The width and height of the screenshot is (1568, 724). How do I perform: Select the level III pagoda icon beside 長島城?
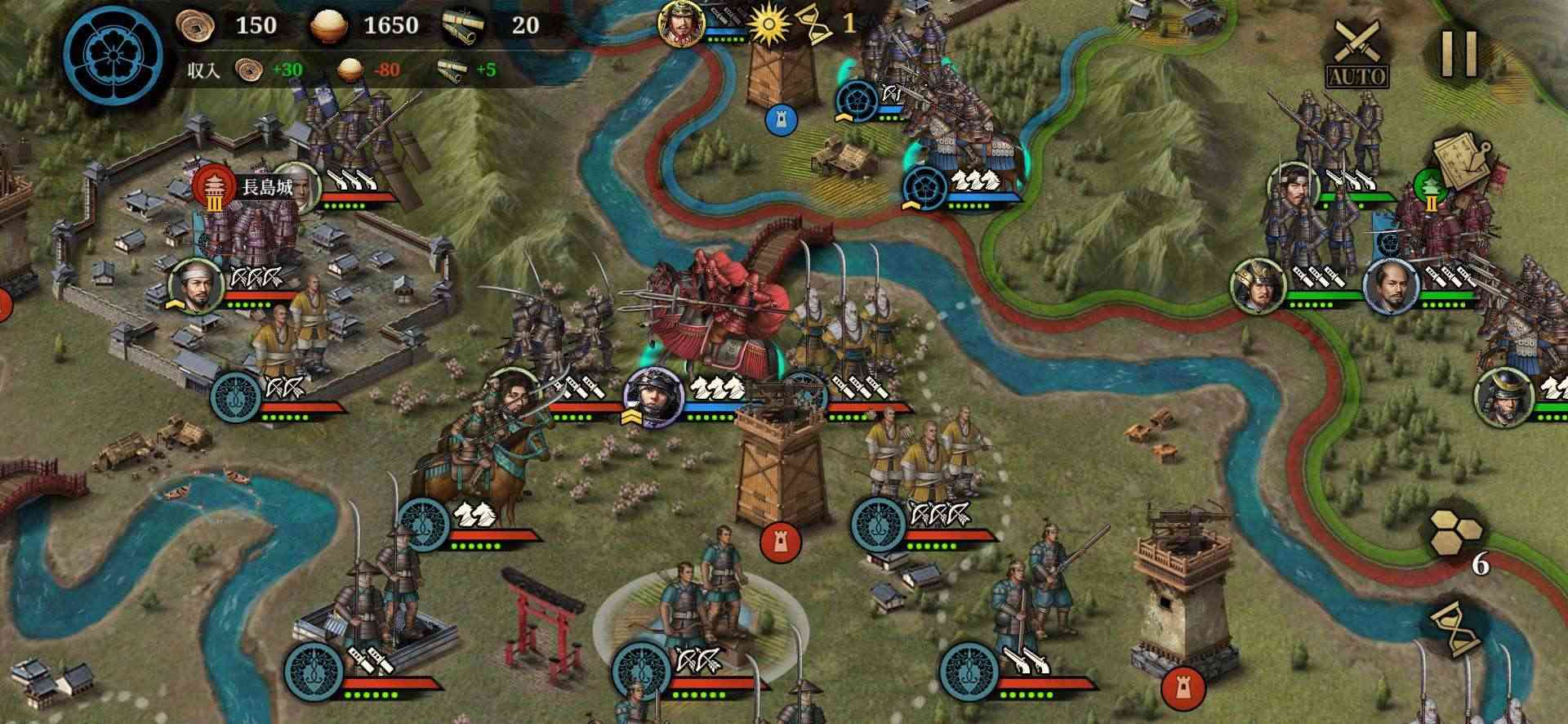tap(214, 186)
